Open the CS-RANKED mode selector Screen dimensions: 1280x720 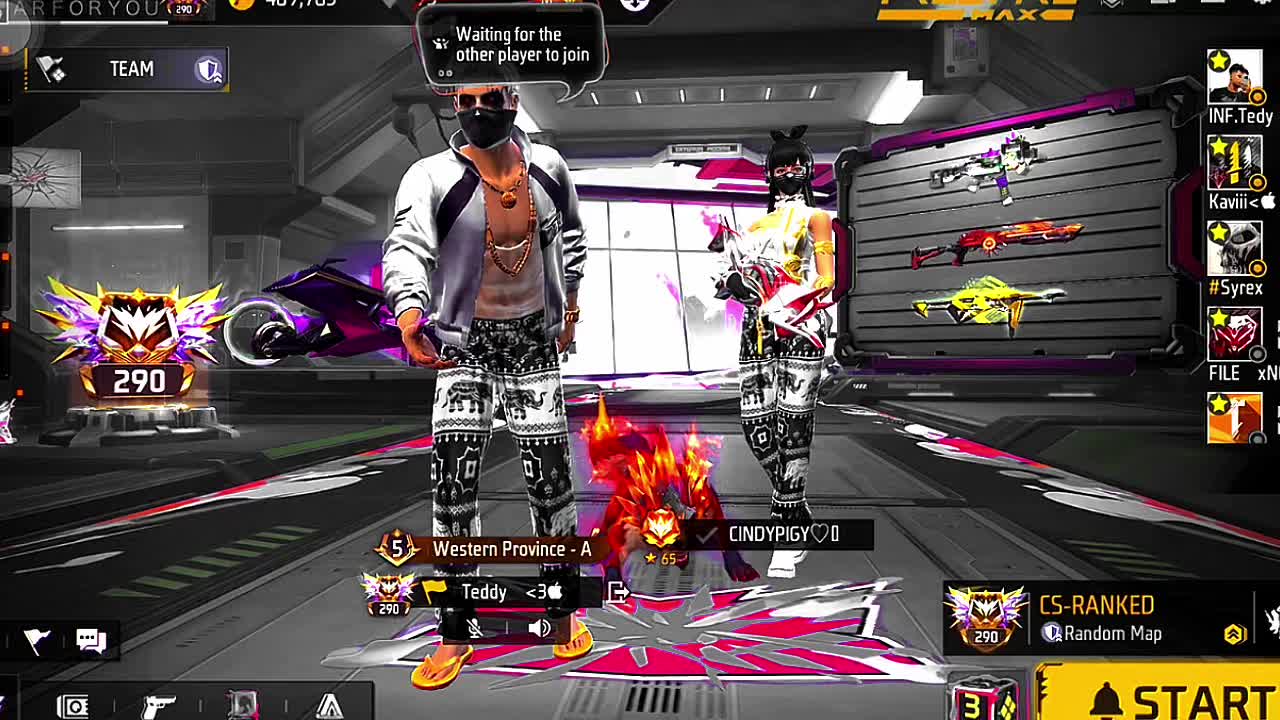pyautogui.click(x=1095, y=619)
